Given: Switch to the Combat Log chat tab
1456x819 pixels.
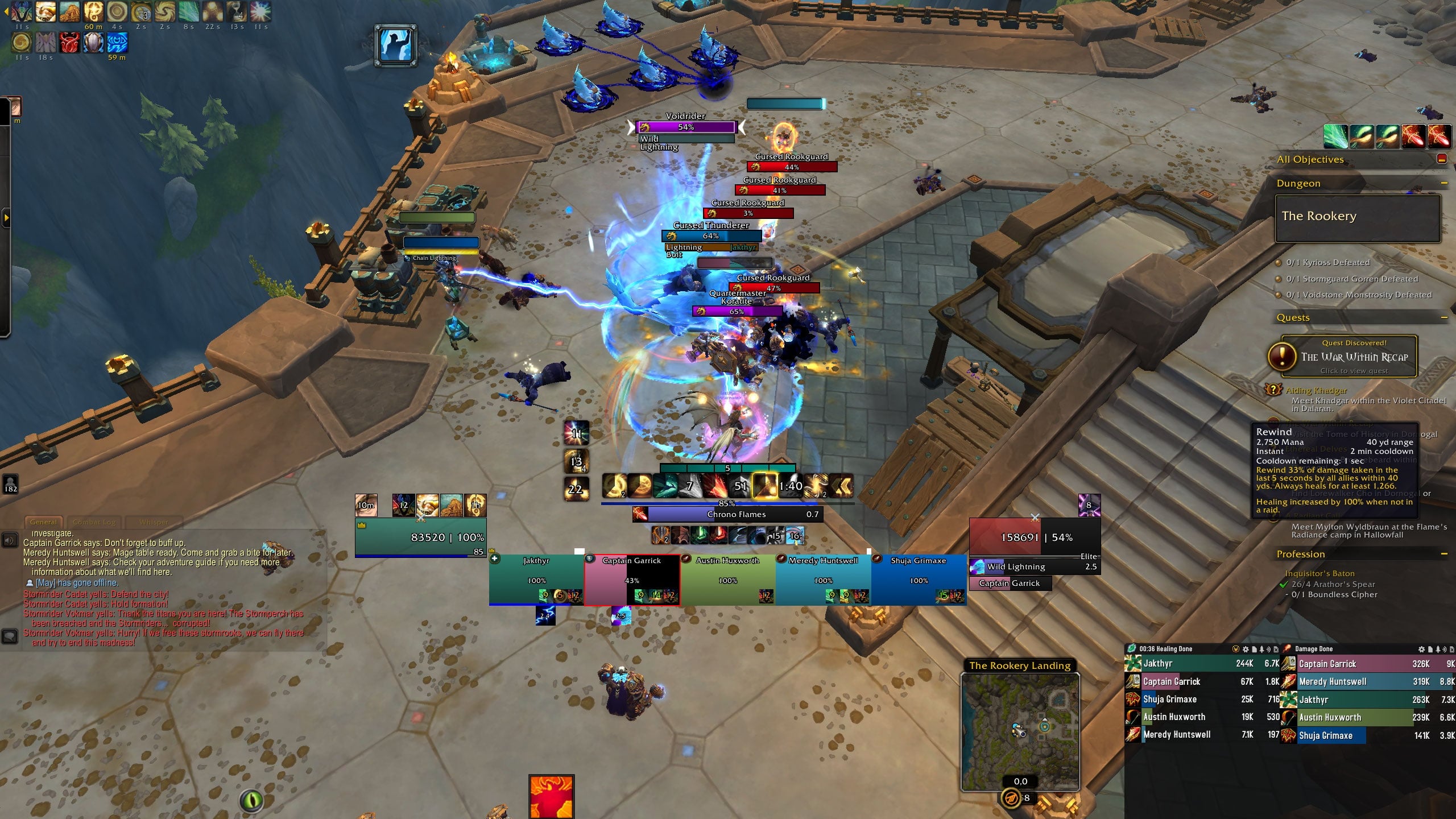Looking at the screenshot, I should pos(94,522).
